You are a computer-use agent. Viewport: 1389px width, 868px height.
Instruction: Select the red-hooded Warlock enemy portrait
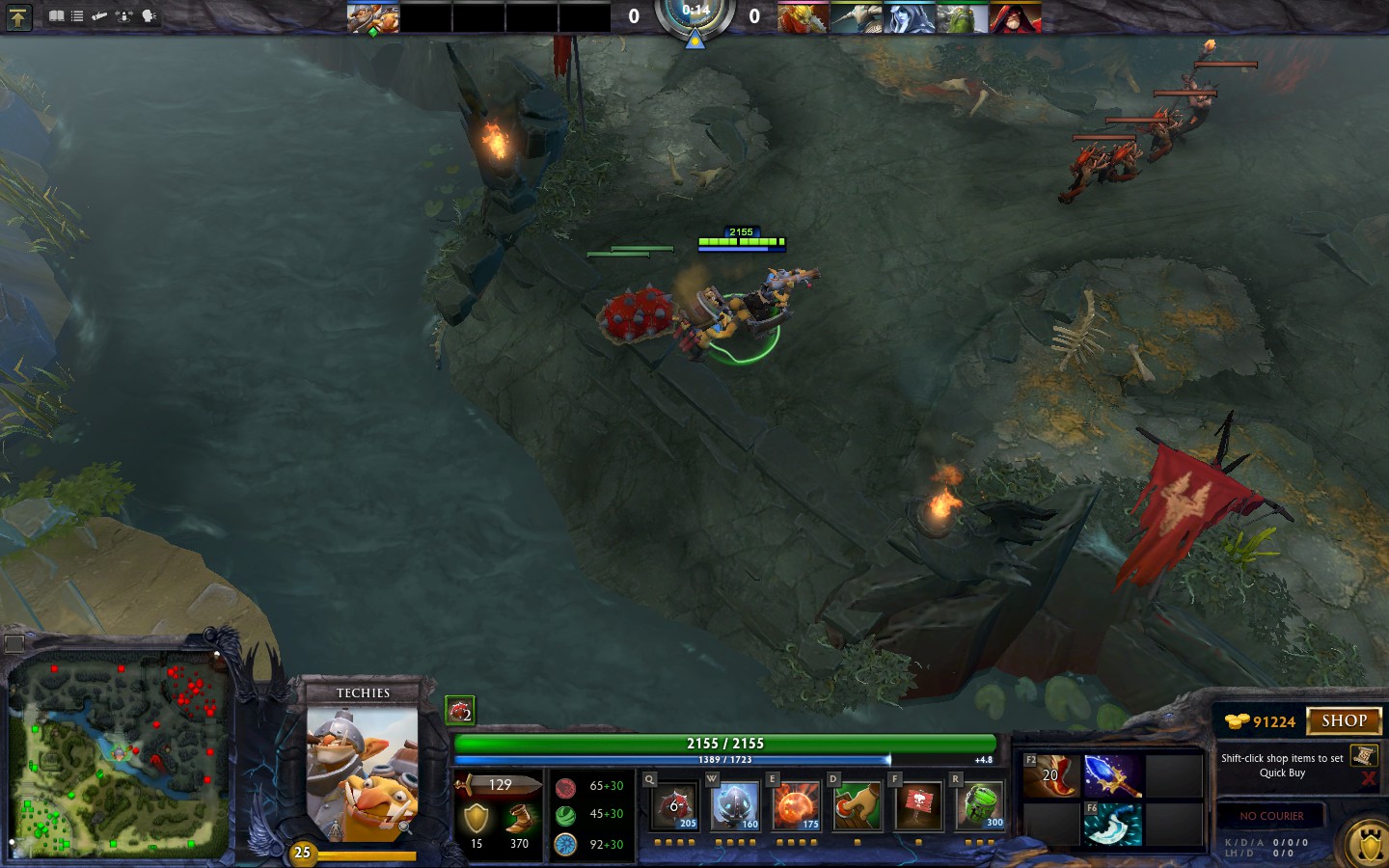click(1015, 17)
